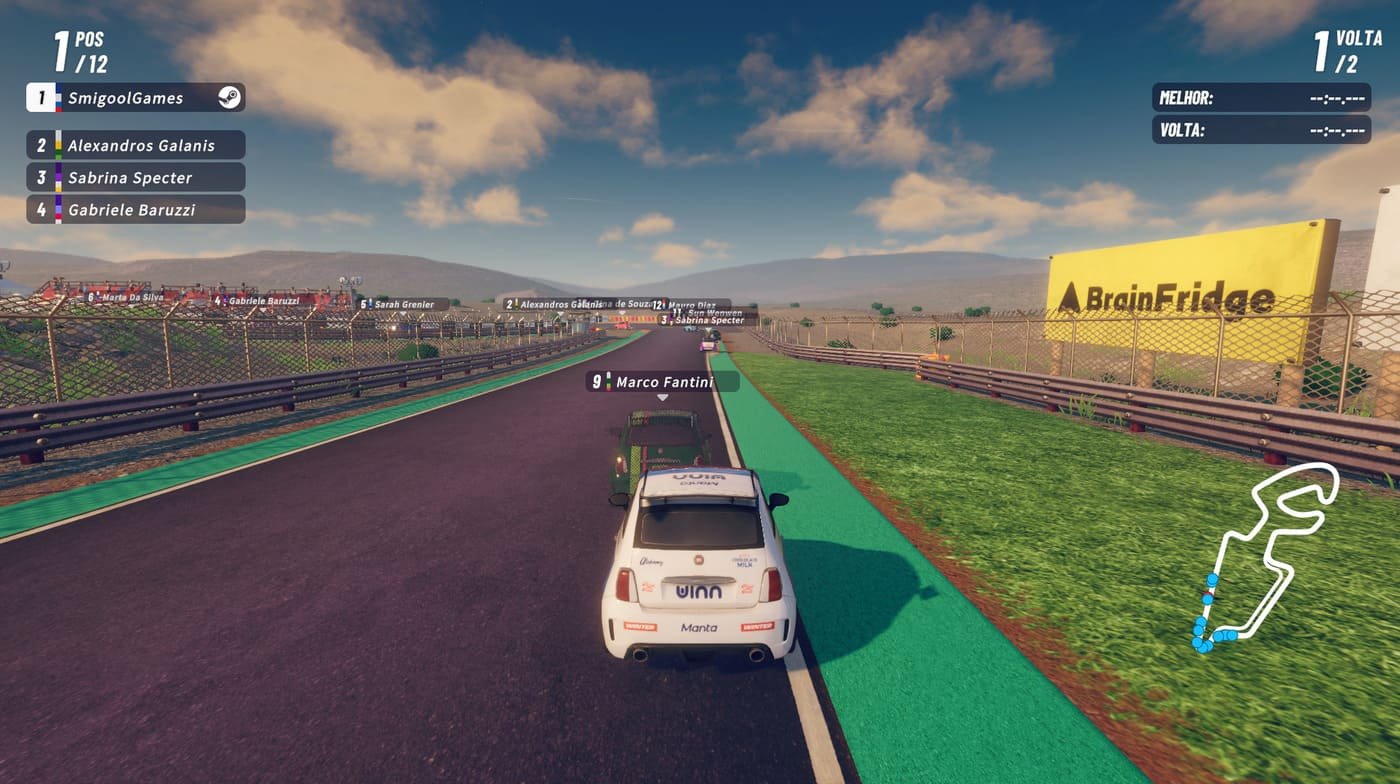Screen dimensions: 1400x784
Task: Click the 9 badge on Marco Fantini's tag
Action: pyautogui.click(x=598, y=382)
